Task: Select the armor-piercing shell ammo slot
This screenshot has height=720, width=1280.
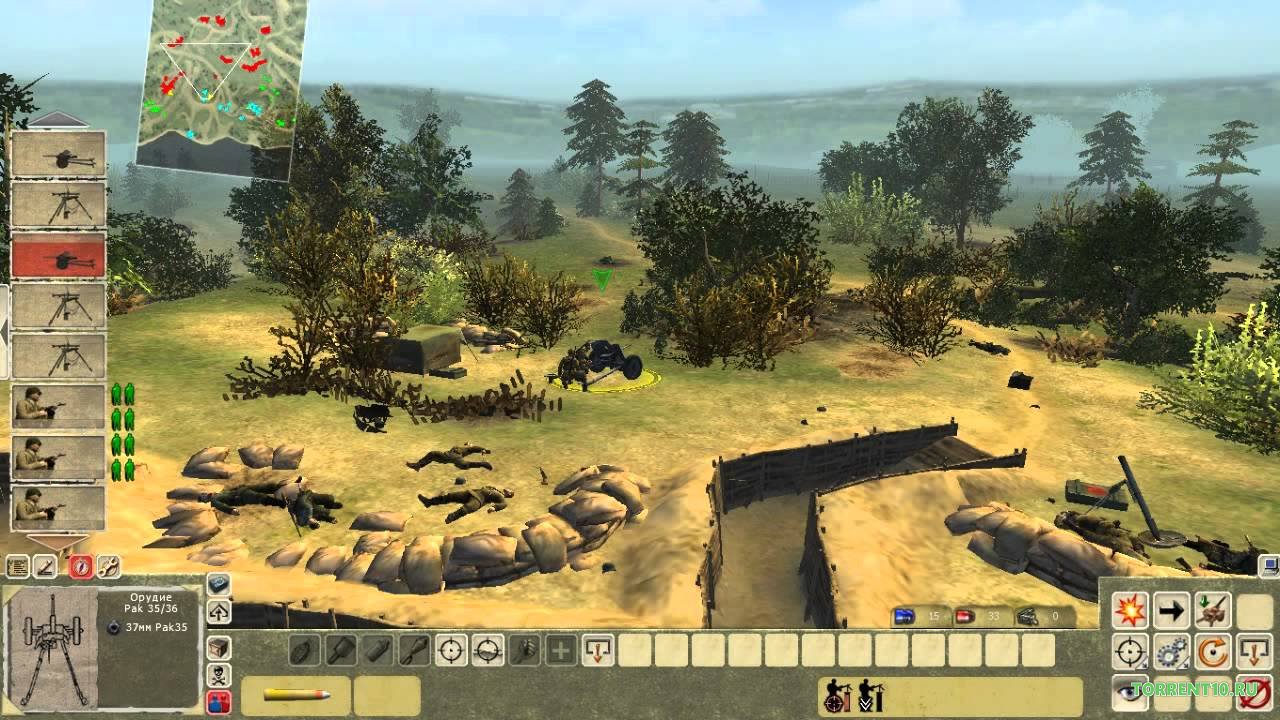Action: click(x=296, y=695)
